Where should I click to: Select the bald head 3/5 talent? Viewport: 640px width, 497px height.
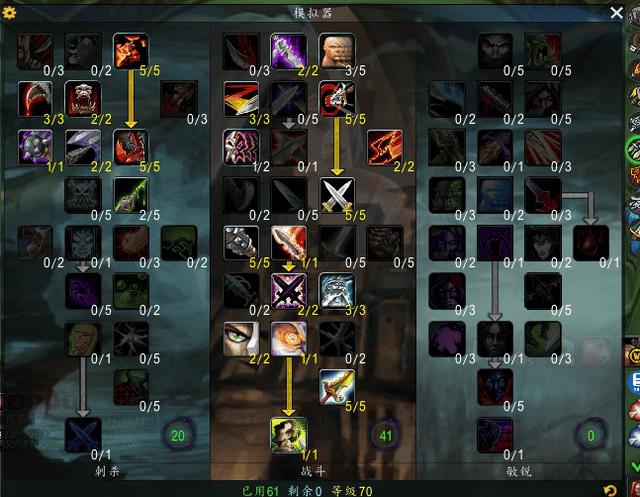336,51
